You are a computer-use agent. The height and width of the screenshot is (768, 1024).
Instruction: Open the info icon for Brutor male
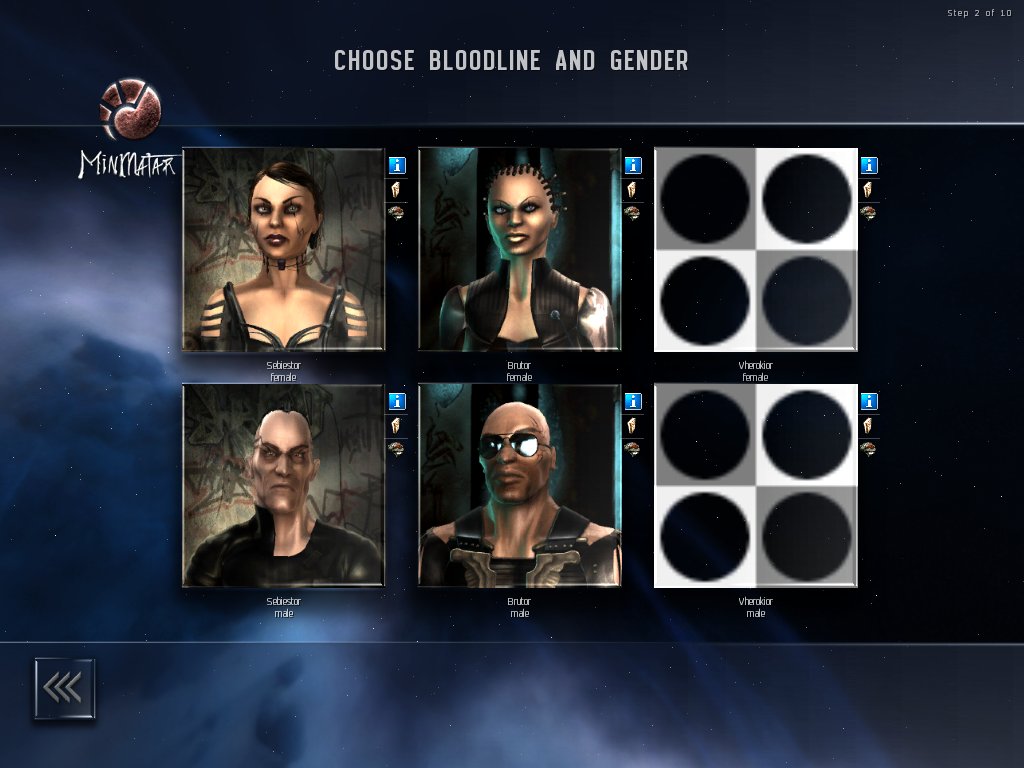click(633, 401)
